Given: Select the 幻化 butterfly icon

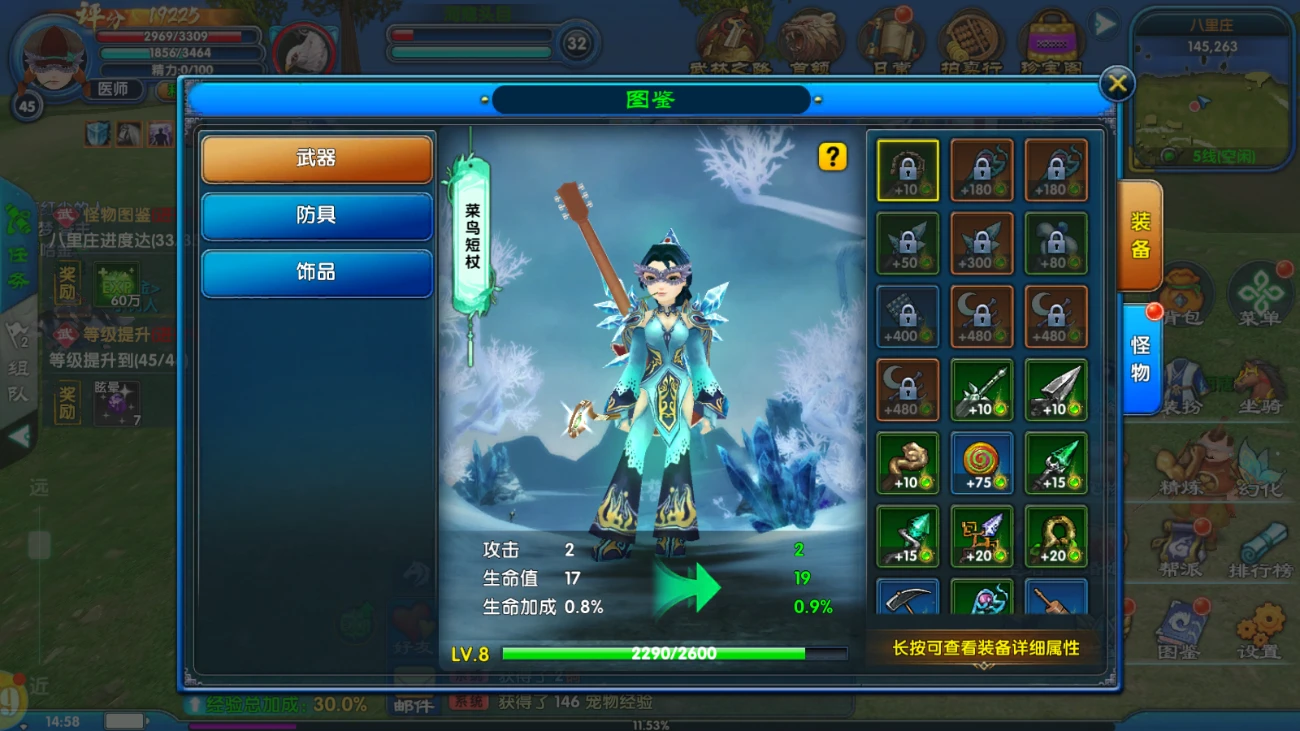Looking at the screenshot, I should [1258, 460].
